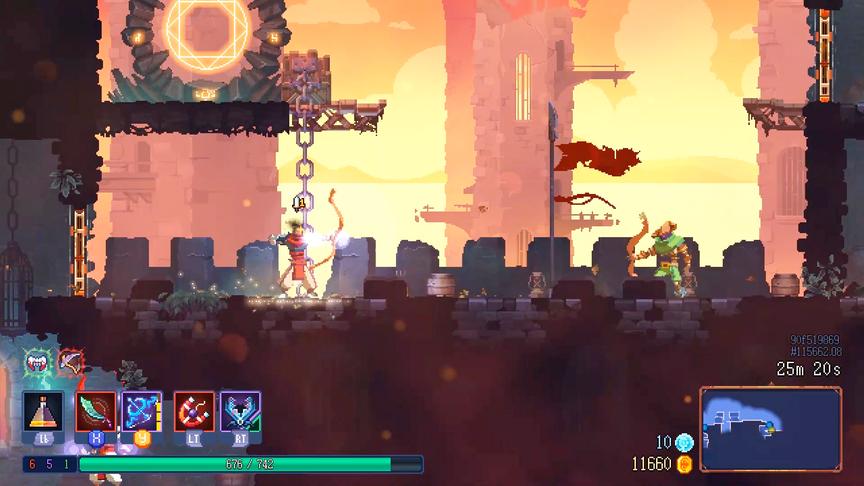Activate the red magnet grenade skill
The width and height of the screenshot is (864, 486).
[193, 411]
